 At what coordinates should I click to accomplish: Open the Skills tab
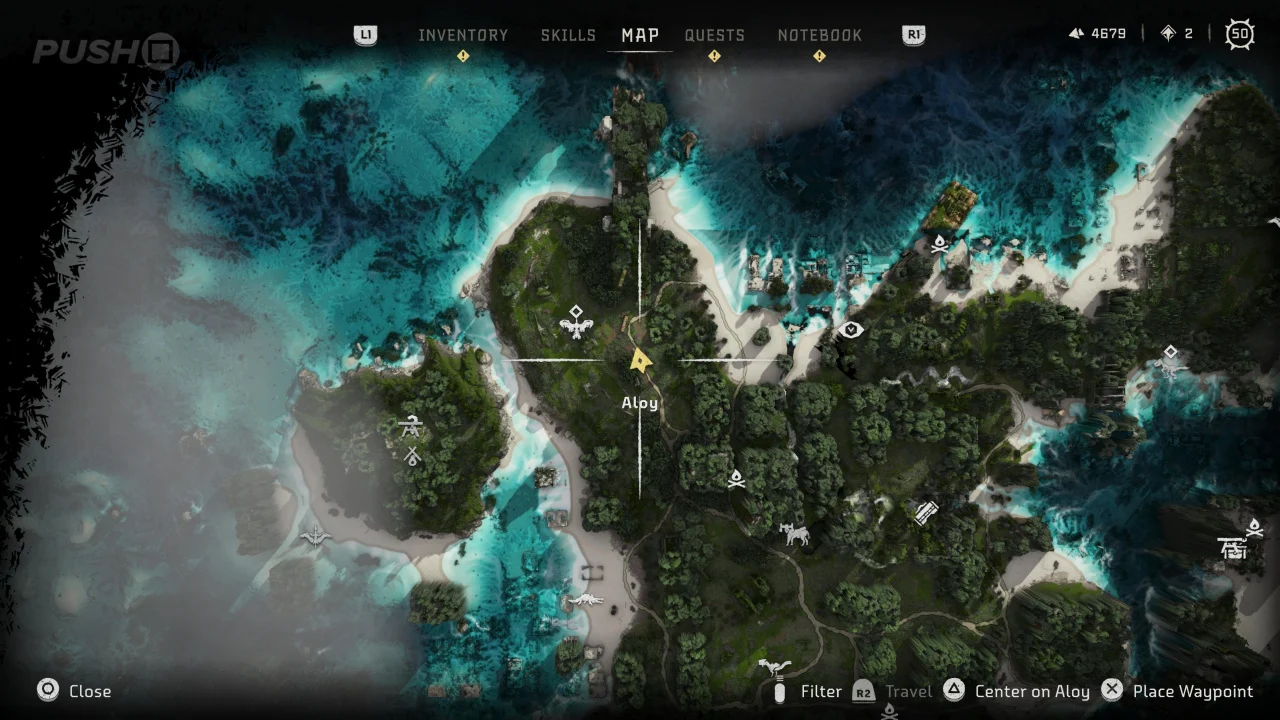pyautogui.click(x=568, y=35)
